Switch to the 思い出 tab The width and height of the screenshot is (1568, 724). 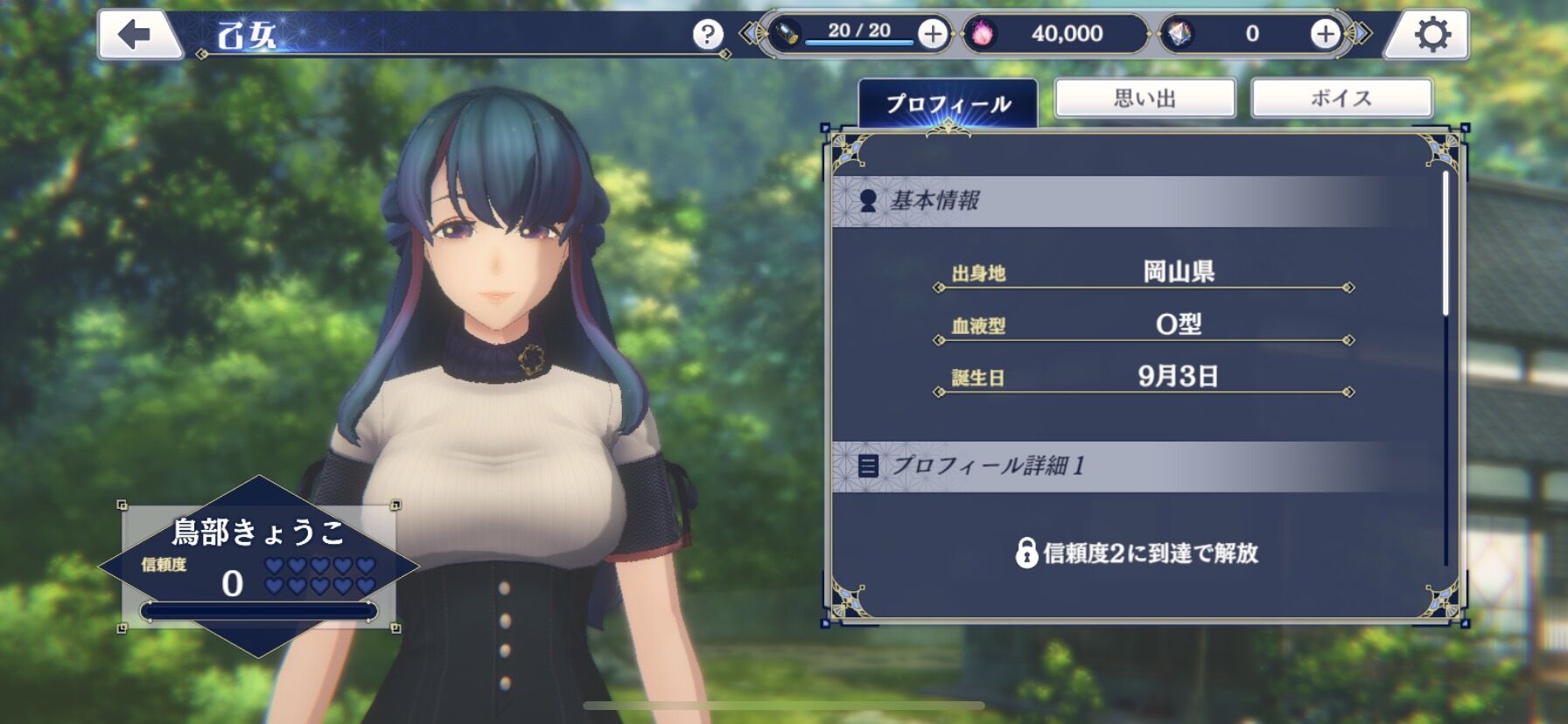(1144, 98)
